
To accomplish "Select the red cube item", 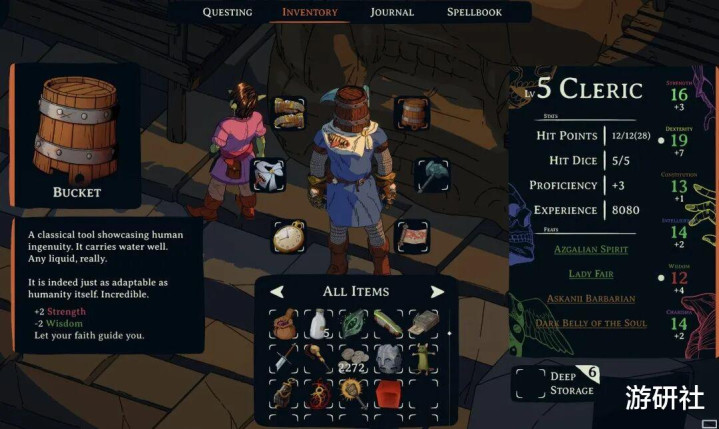I will click(387, 393).
